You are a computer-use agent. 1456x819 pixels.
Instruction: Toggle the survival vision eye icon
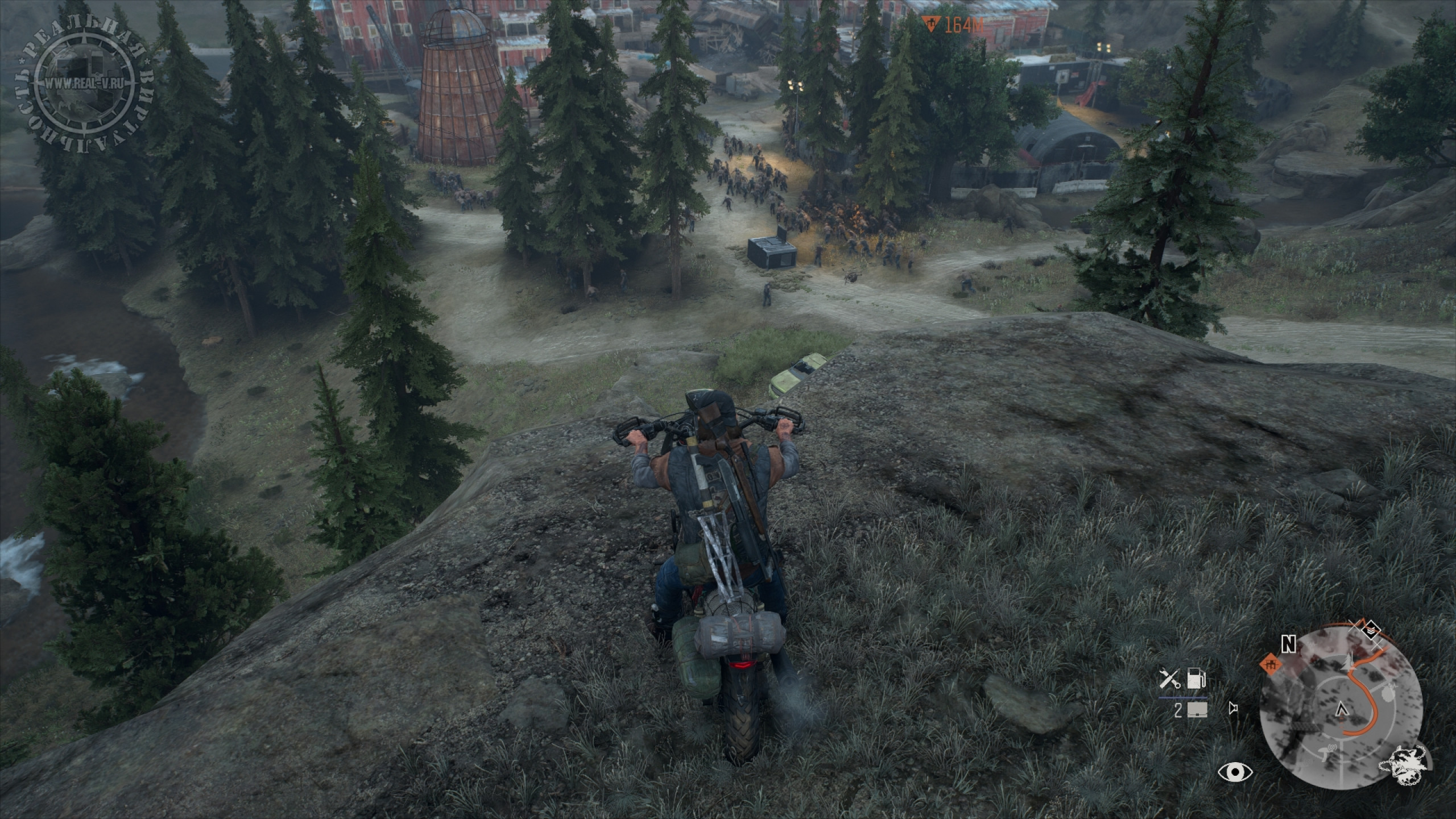pos(1235,772)
